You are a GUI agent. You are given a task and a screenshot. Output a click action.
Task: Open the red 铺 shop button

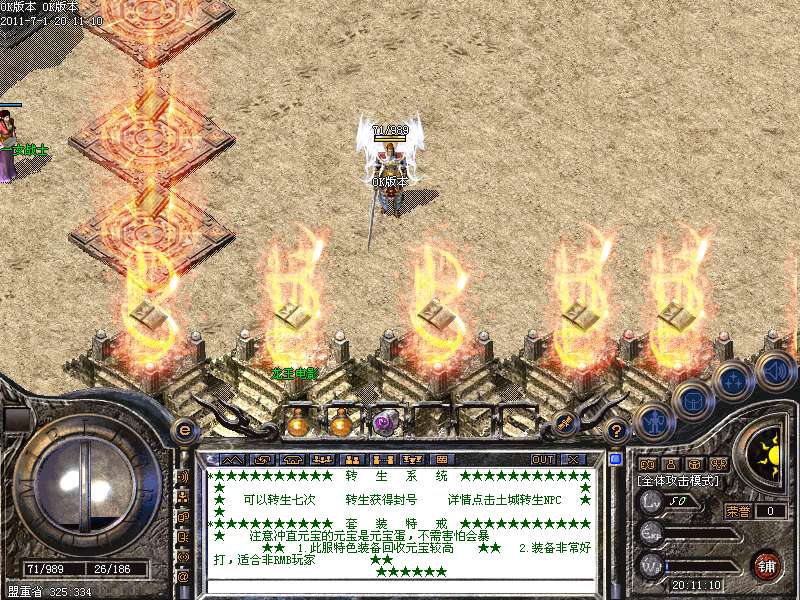coord(767,565)
